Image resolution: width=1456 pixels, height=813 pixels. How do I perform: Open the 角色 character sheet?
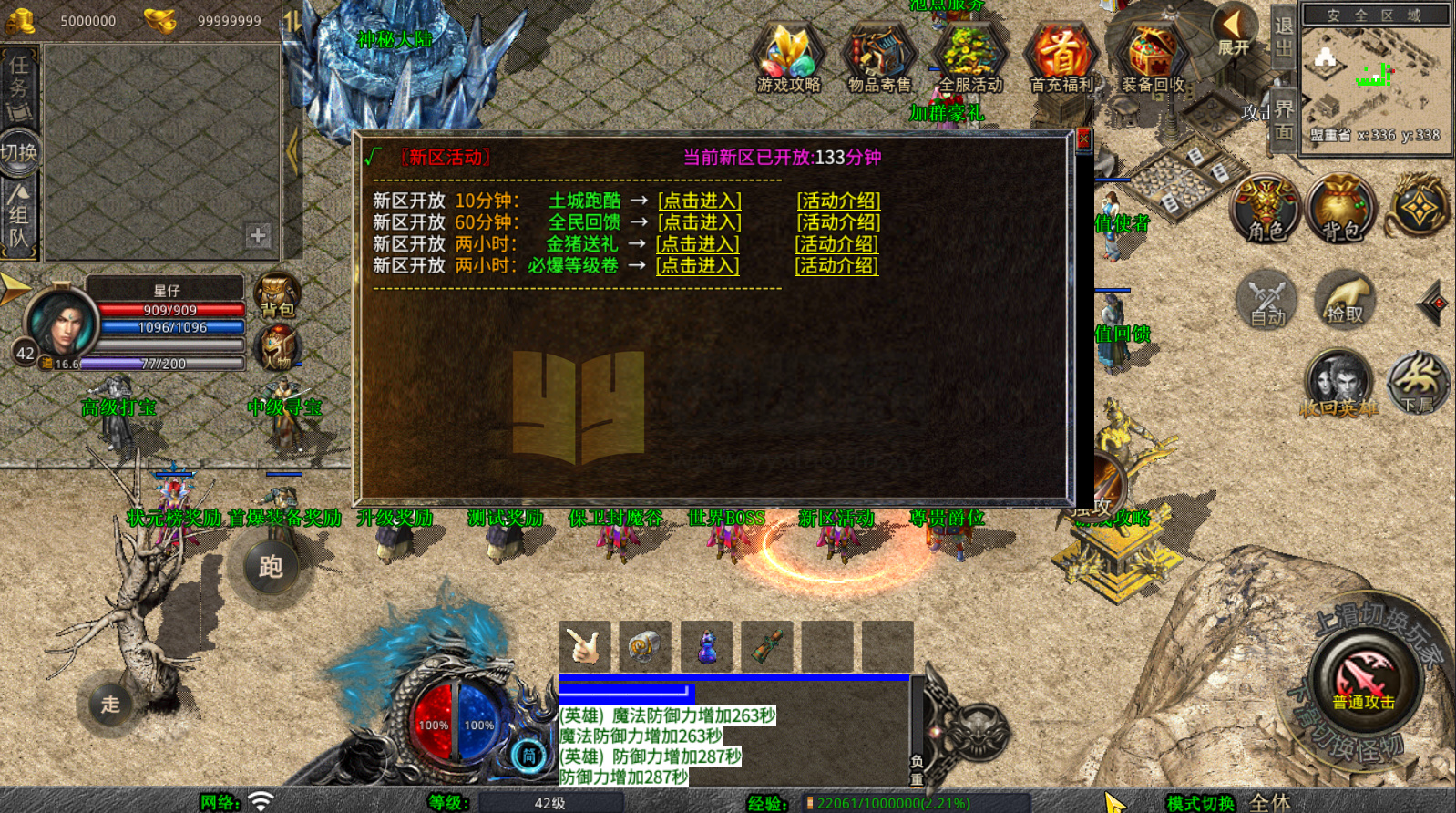(x=1266, y=208)
